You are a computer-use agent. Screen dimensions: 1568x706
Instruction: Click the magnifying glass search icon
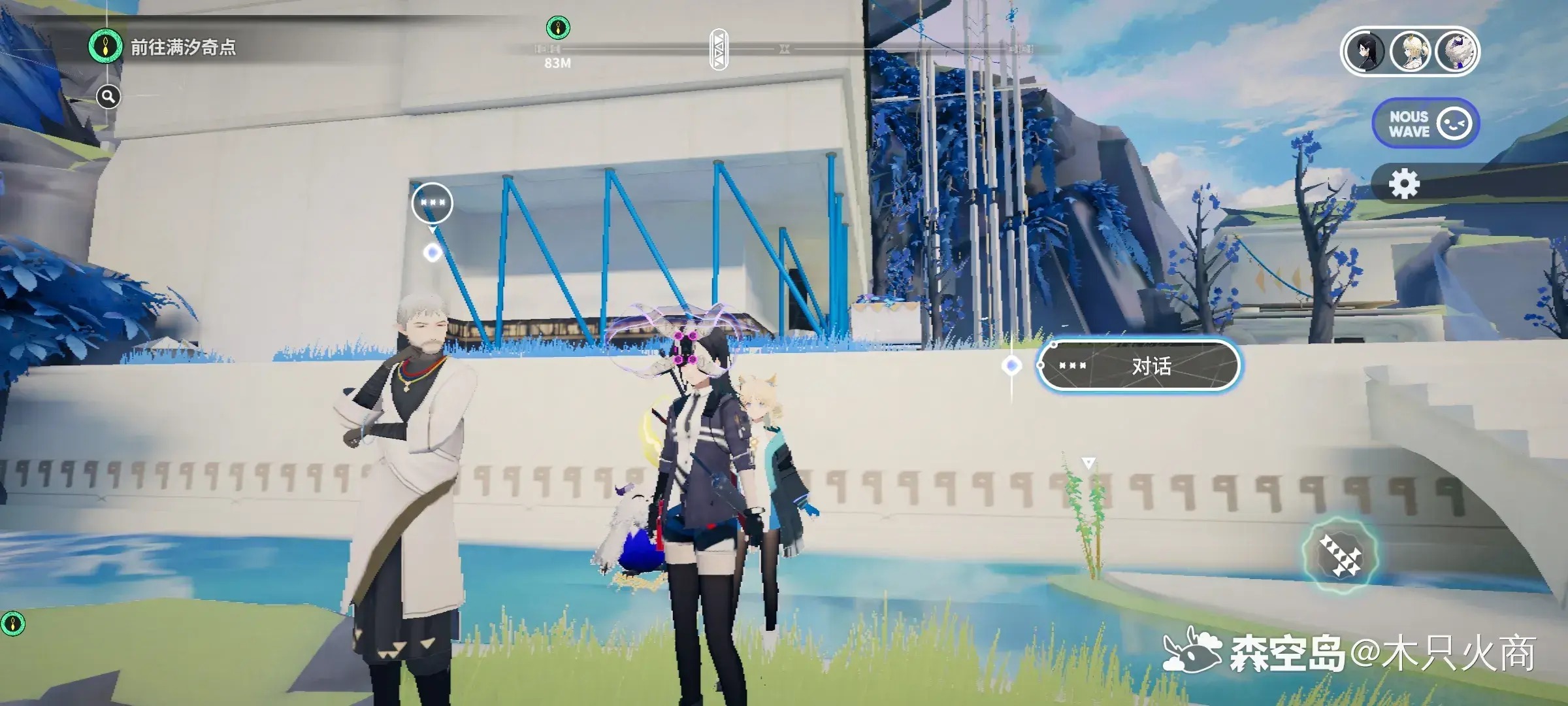pyautogui.click(x=108, y=97)
